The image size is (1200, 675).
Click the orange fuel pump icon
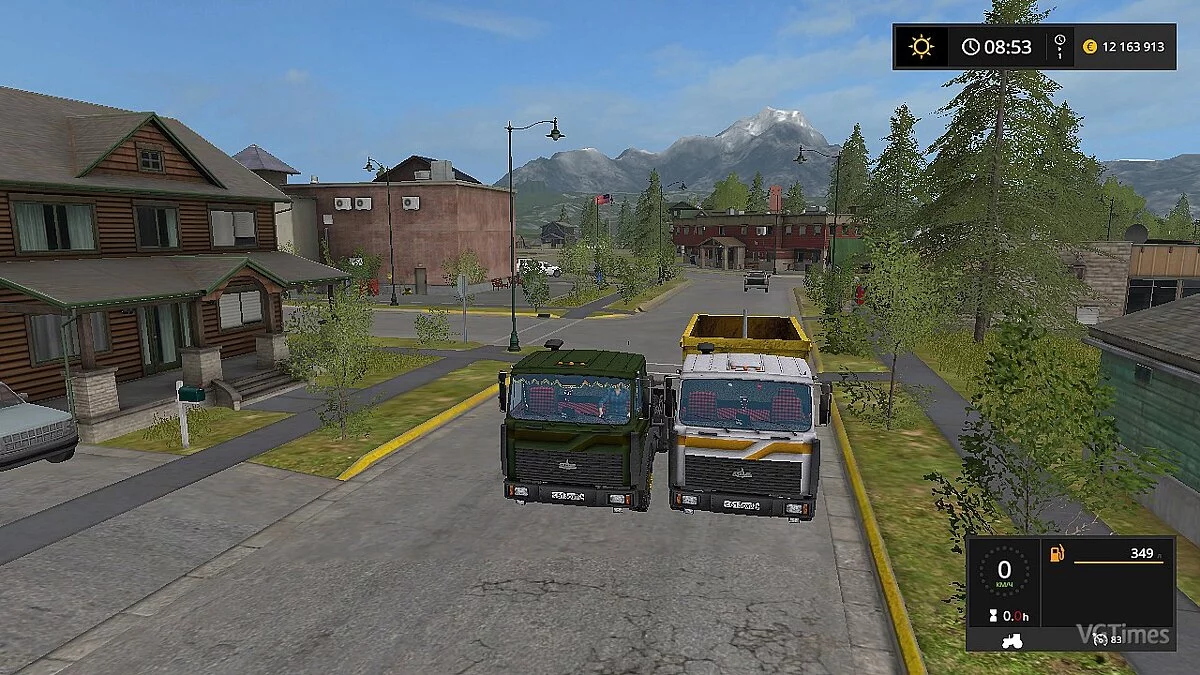[x=1055, y=553]
